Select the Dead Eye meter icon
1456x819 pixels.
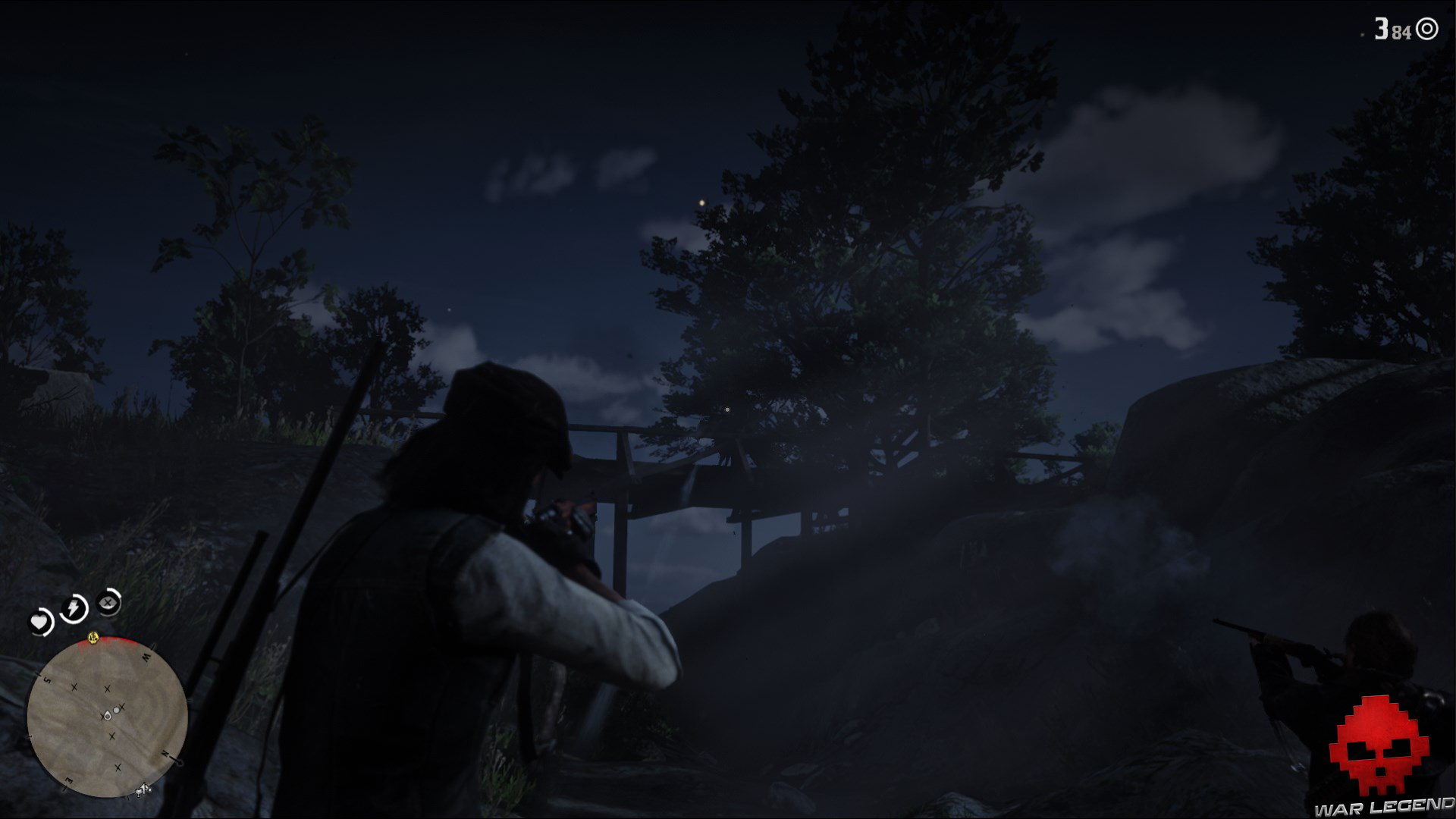point(107,602)
